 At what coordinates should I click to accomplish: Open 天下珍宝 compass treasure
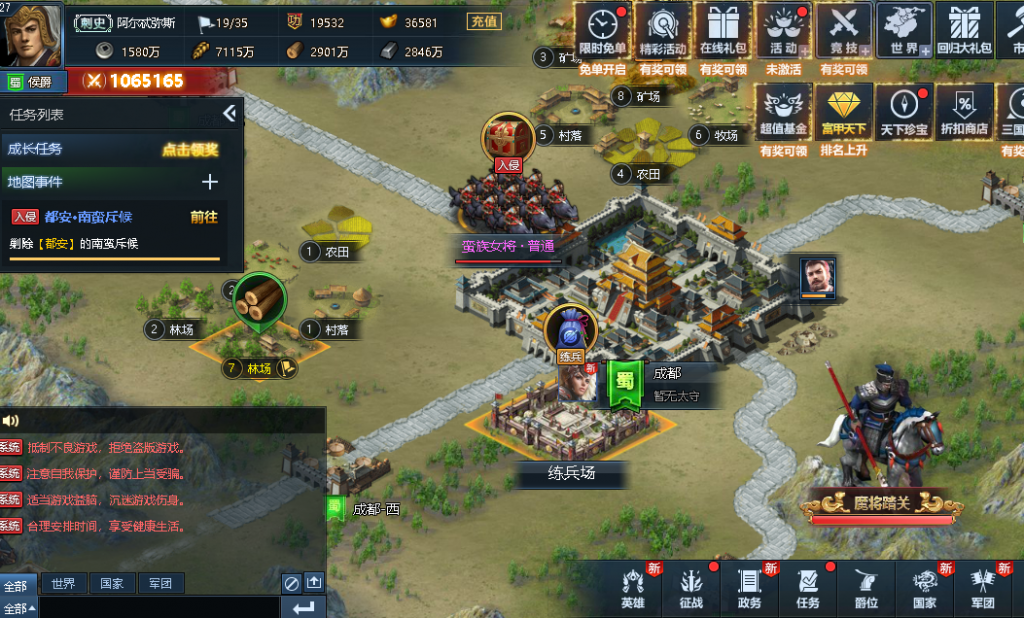click(x=904, y=110)
